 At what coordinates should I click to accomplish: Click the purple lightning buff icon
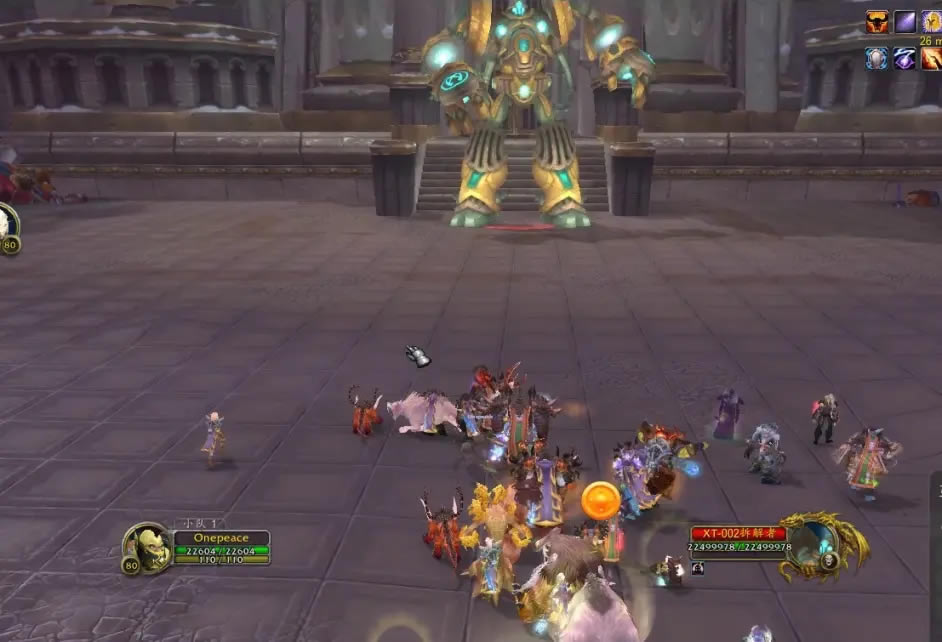tap(905, 58)
